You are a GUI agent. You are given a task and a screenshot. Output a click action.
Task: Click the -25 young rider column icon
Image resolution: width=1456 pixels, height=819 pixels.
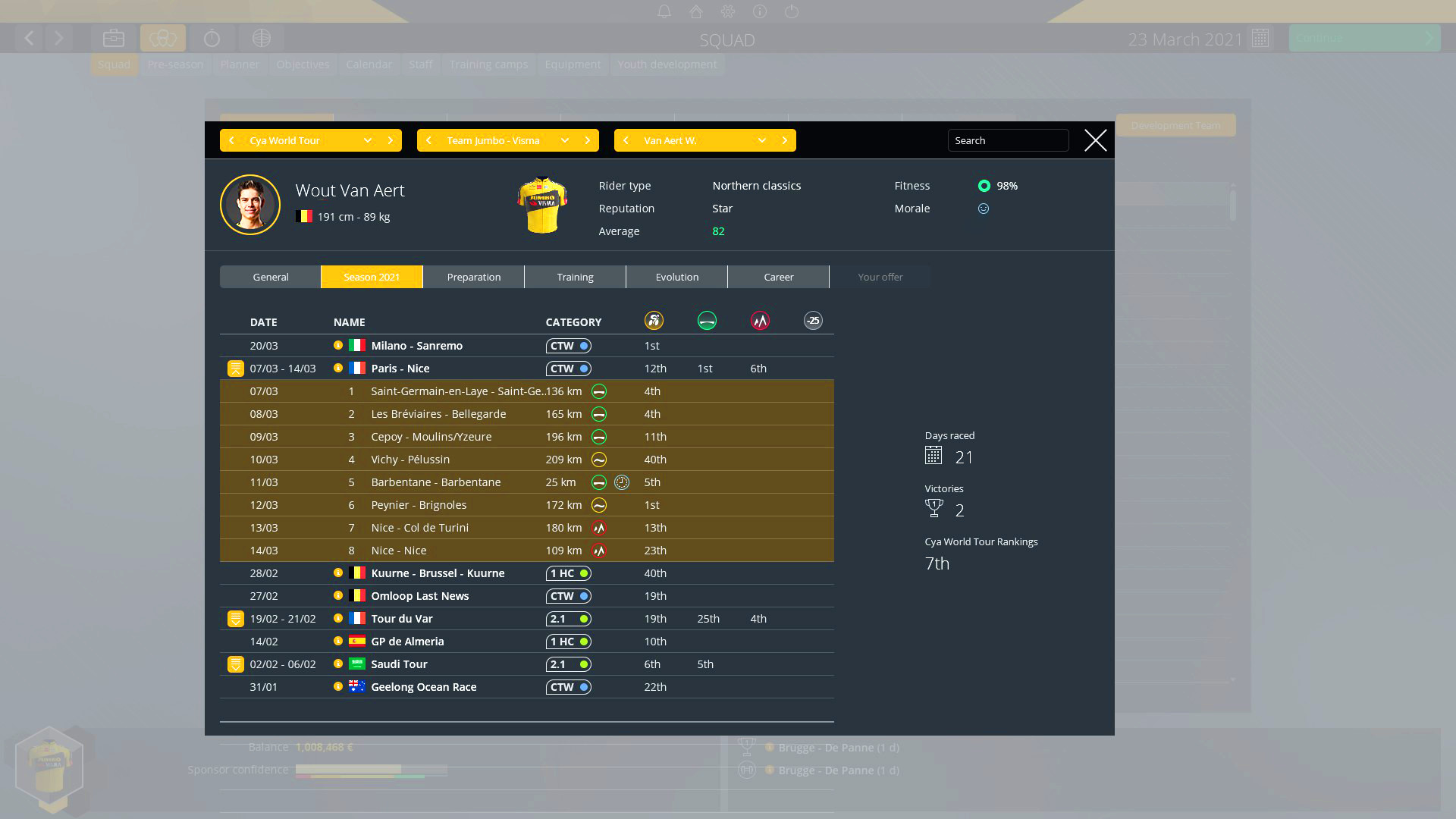(x=812, y=320)
